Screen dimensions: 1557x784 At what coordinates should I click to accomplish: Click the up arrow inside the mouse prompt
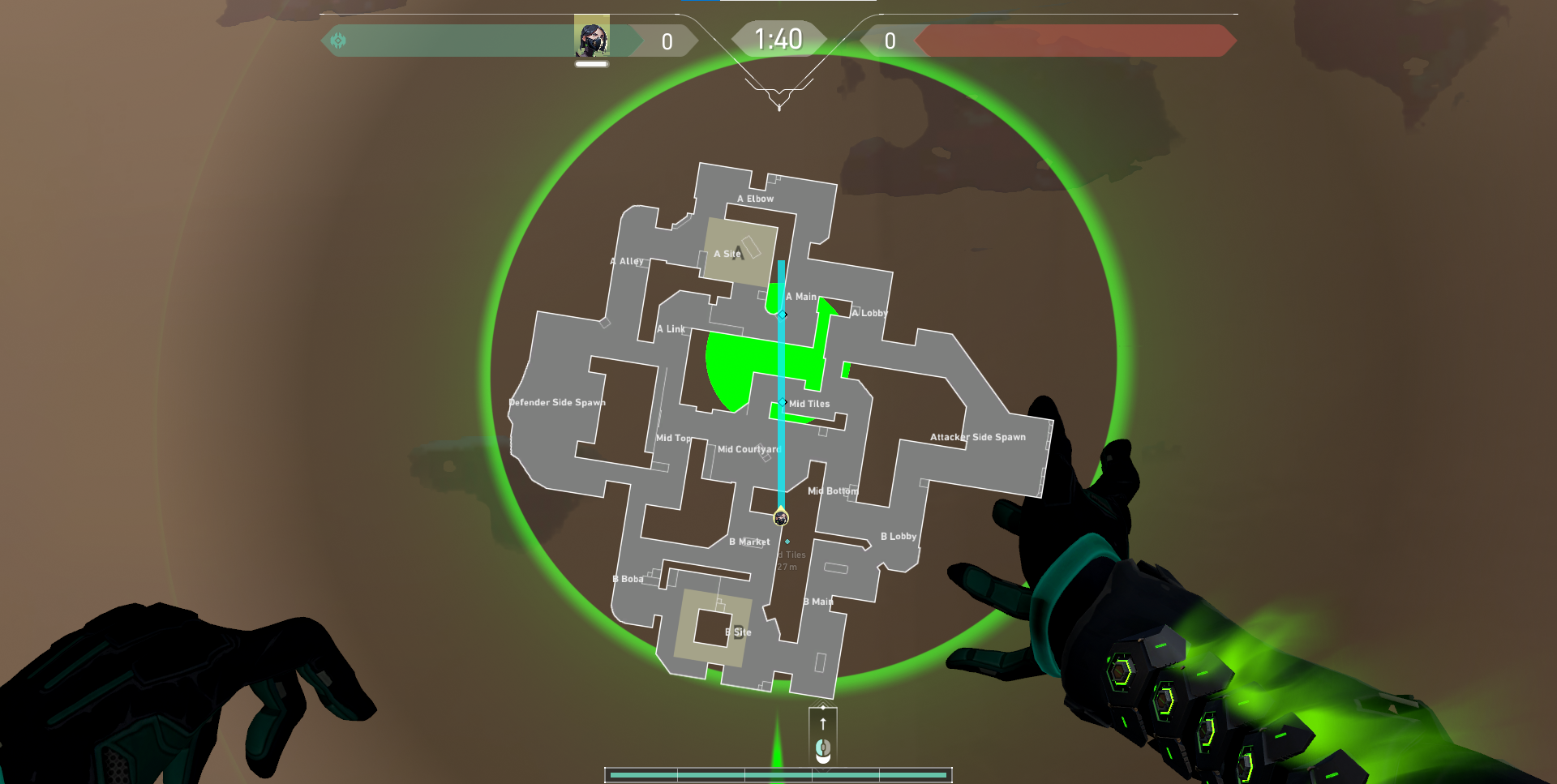coord(823,724)
